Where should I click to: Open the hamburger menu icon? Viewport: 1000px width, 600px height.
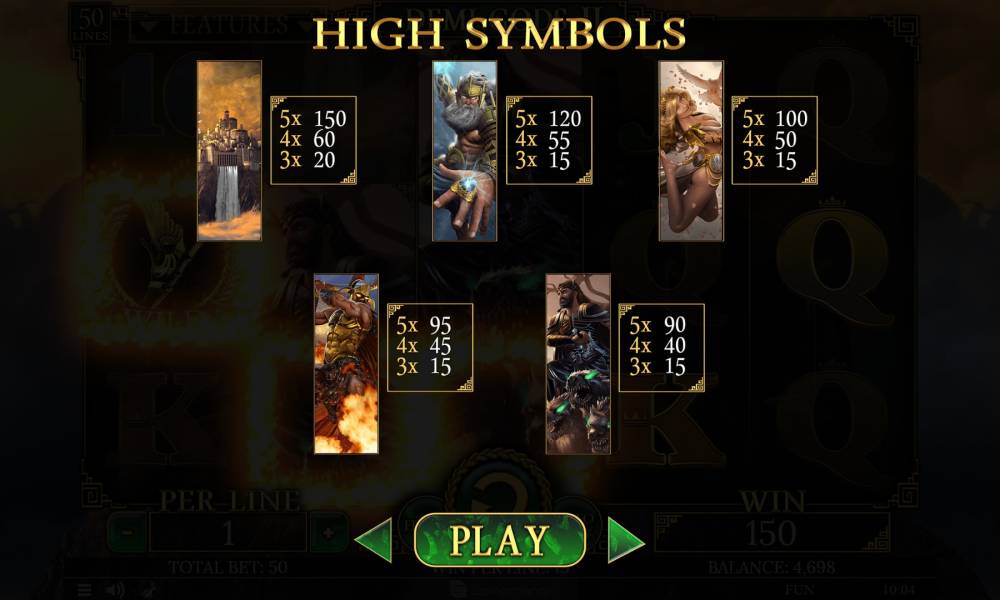point(85,590)
